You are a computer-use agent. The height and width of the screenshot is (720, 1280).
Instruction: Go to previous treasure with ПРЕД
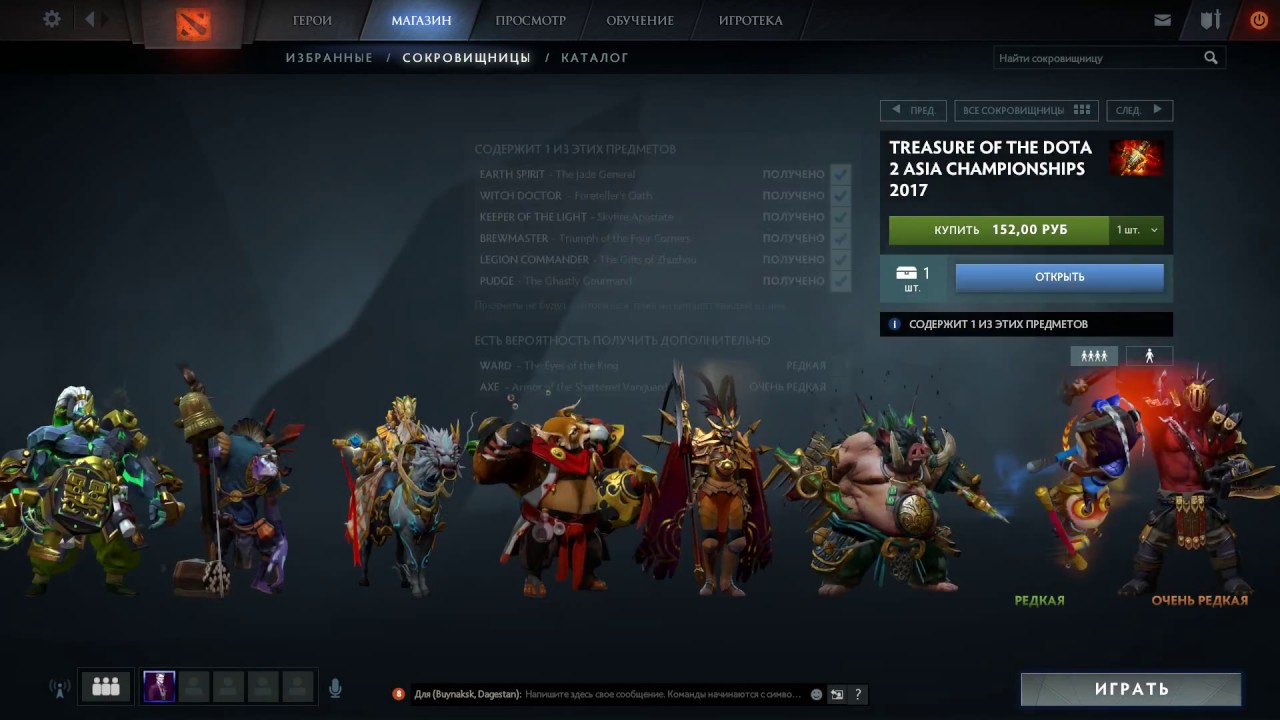pos(914,110)
